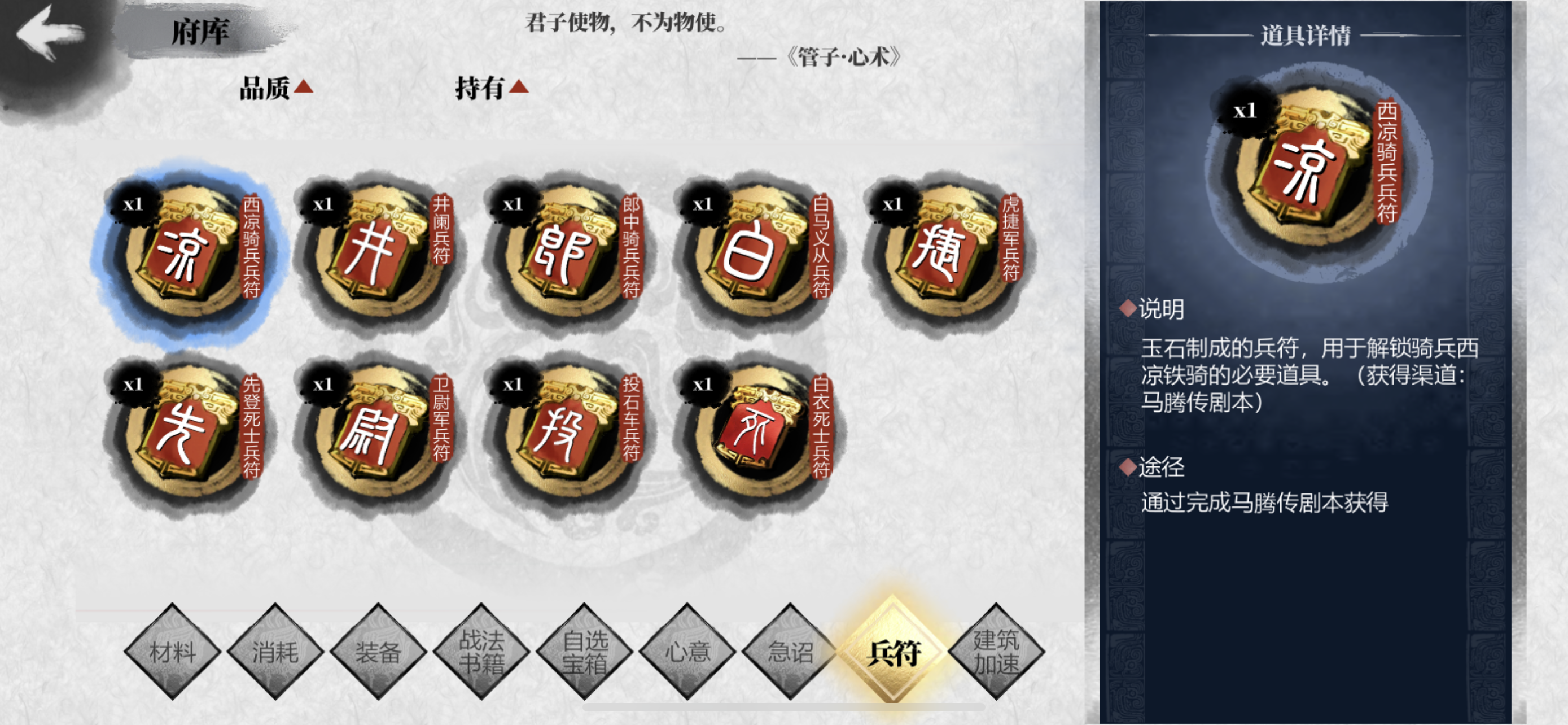Toggle the 持有 sort order
The width and height of the screenshot is (1568, 725).
pyautogui.click(x=490, y=87)
